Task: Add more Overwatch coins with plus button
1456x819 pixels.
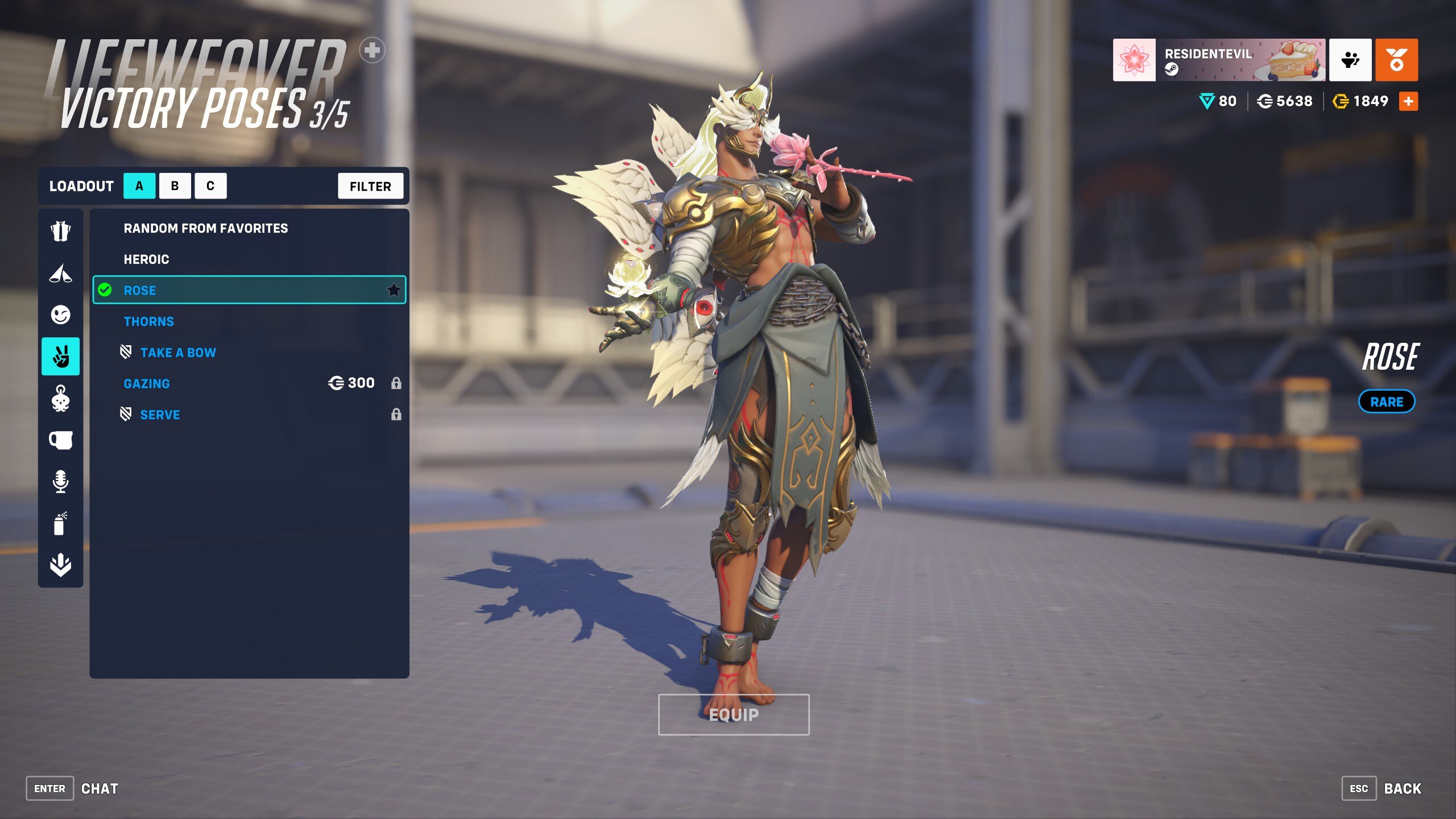Action: pos(1408,101)
